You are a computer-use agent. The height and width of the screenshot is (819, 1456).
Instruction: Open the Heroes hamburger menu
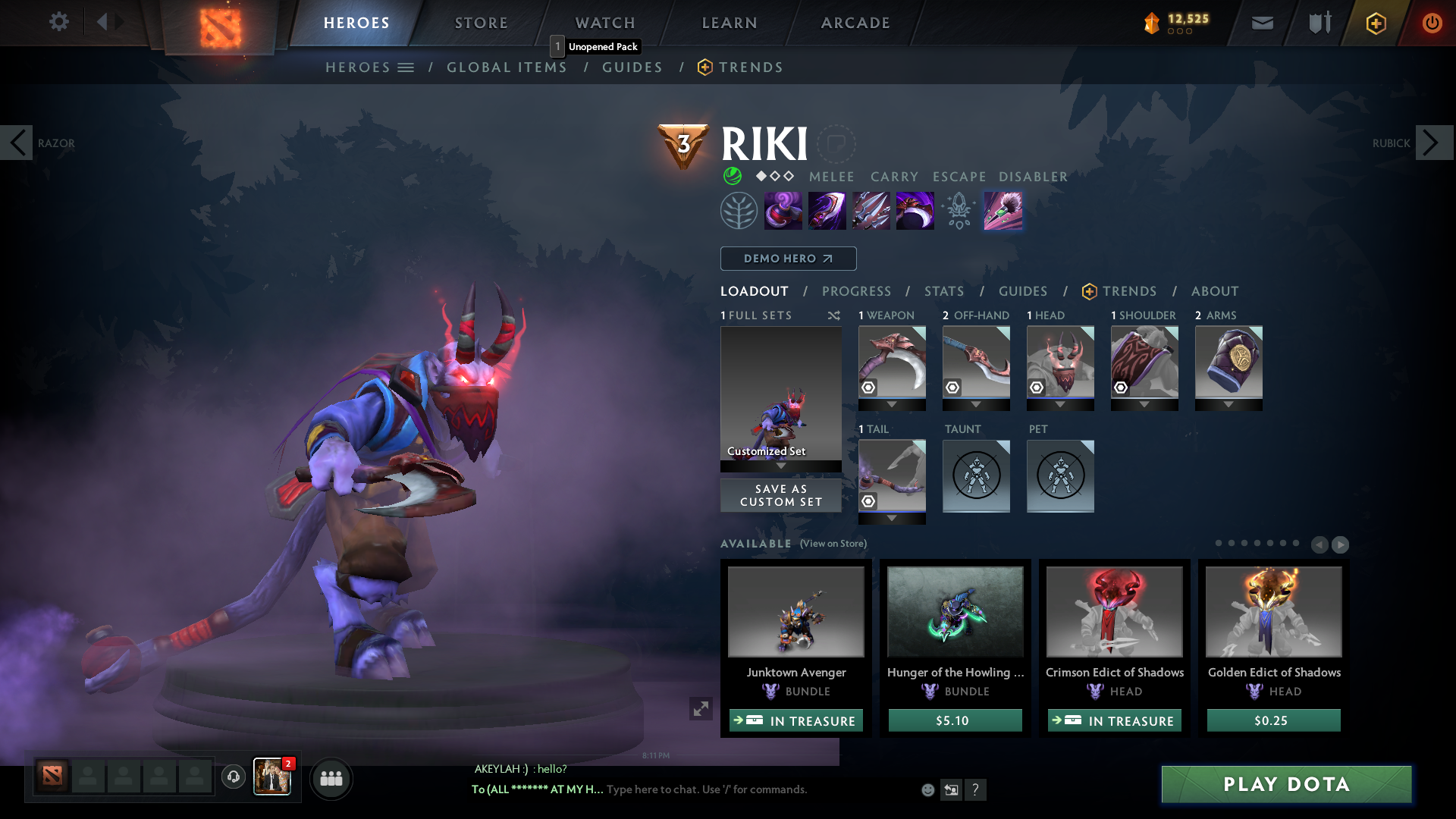pyautogui.click(x=406, y=67)
